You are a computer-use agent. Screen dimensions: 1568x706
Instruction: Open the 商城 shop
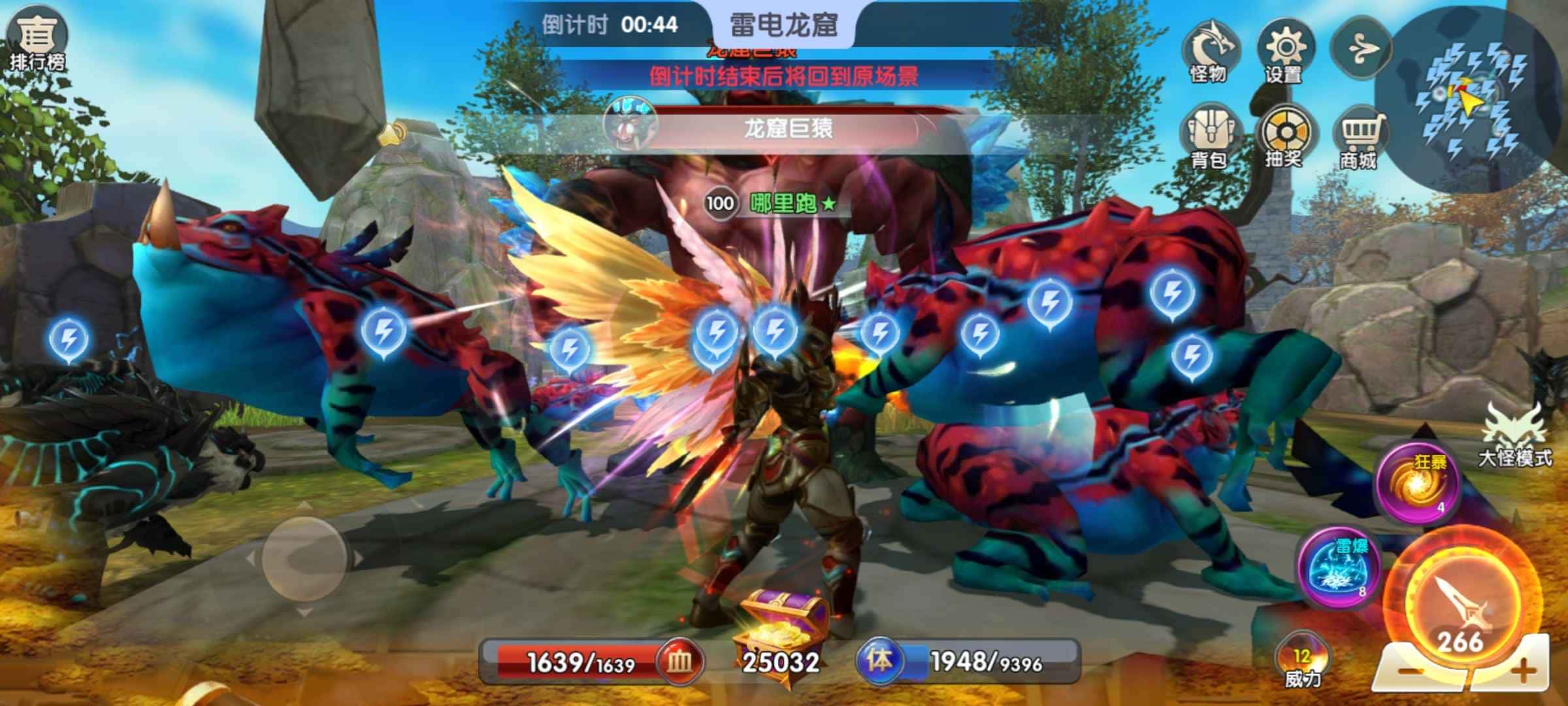click(x=1360, y=137)
